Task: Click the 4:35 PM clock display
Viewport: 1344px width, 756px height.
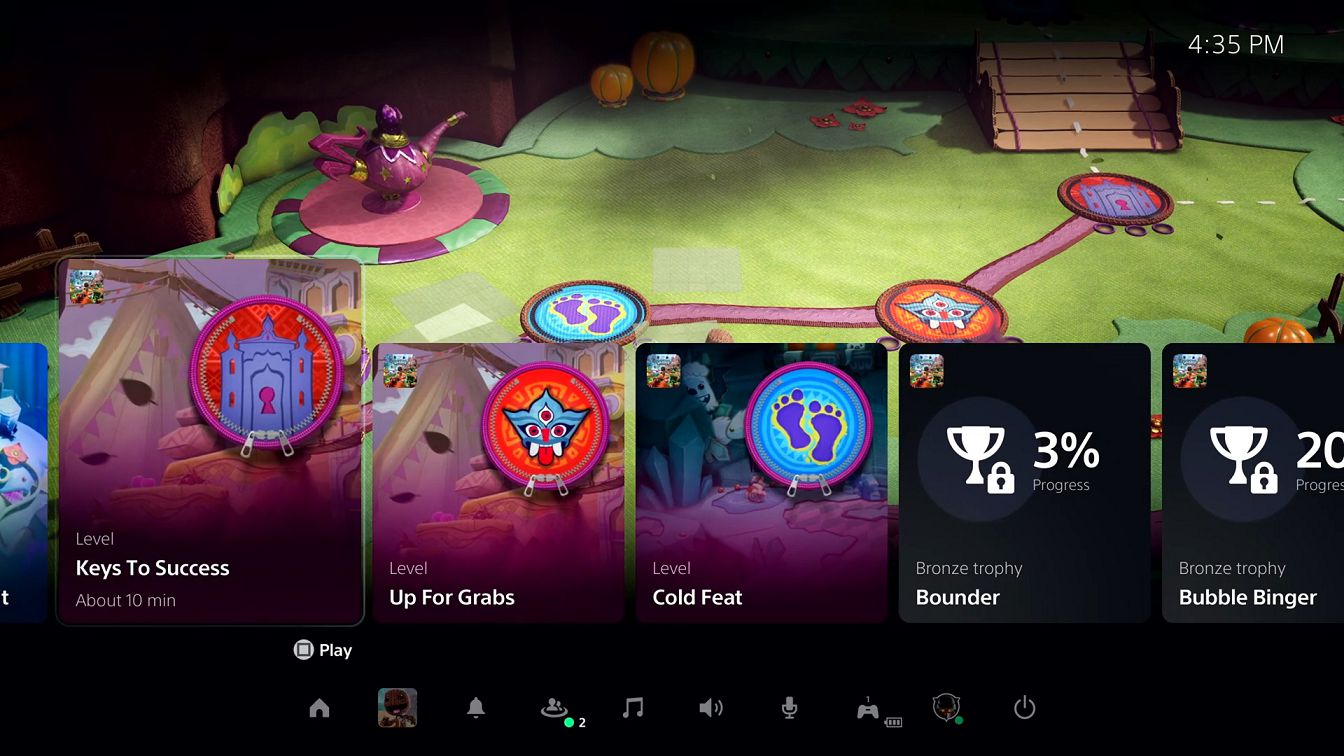Action: [1235, 44]
